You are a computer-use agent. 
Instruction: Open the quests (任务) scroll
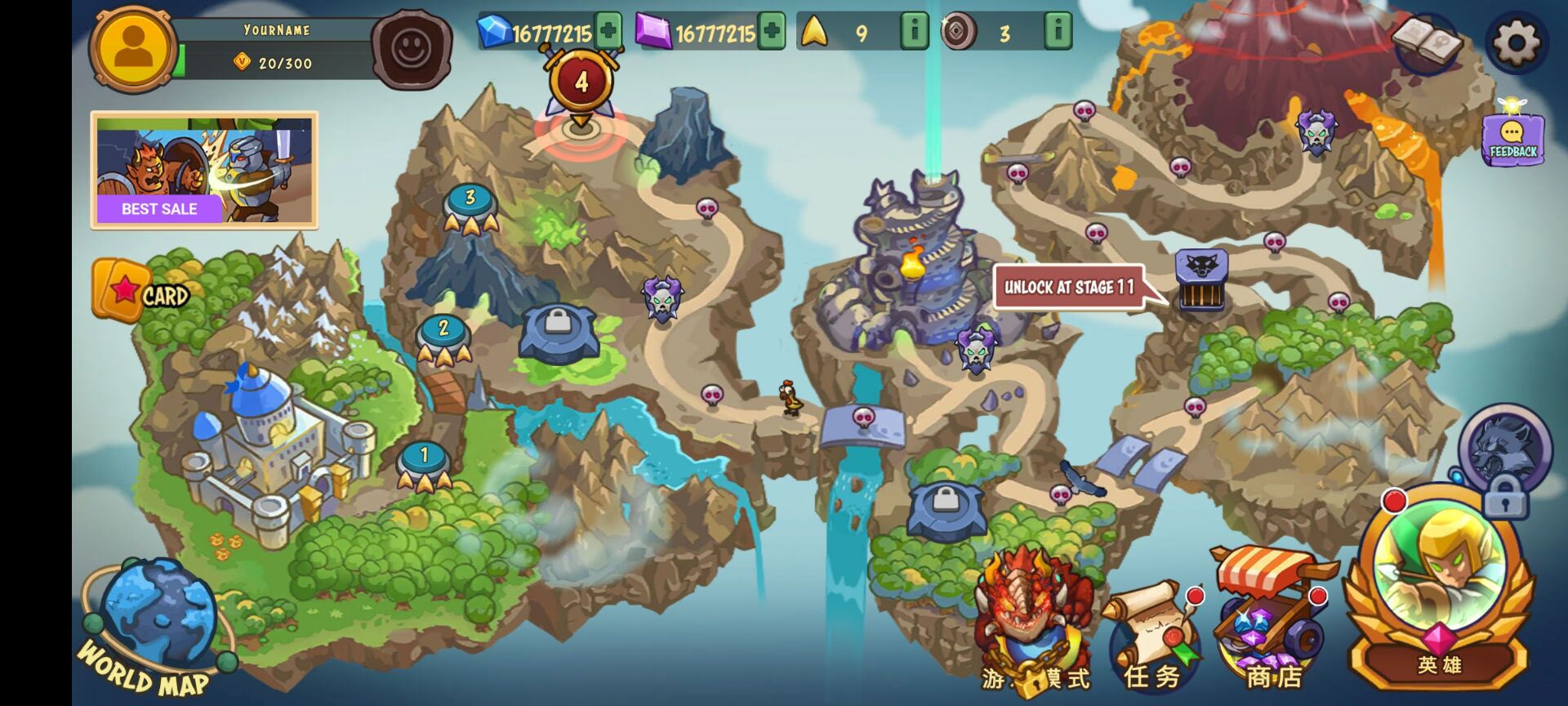[x=1154, y=633]
